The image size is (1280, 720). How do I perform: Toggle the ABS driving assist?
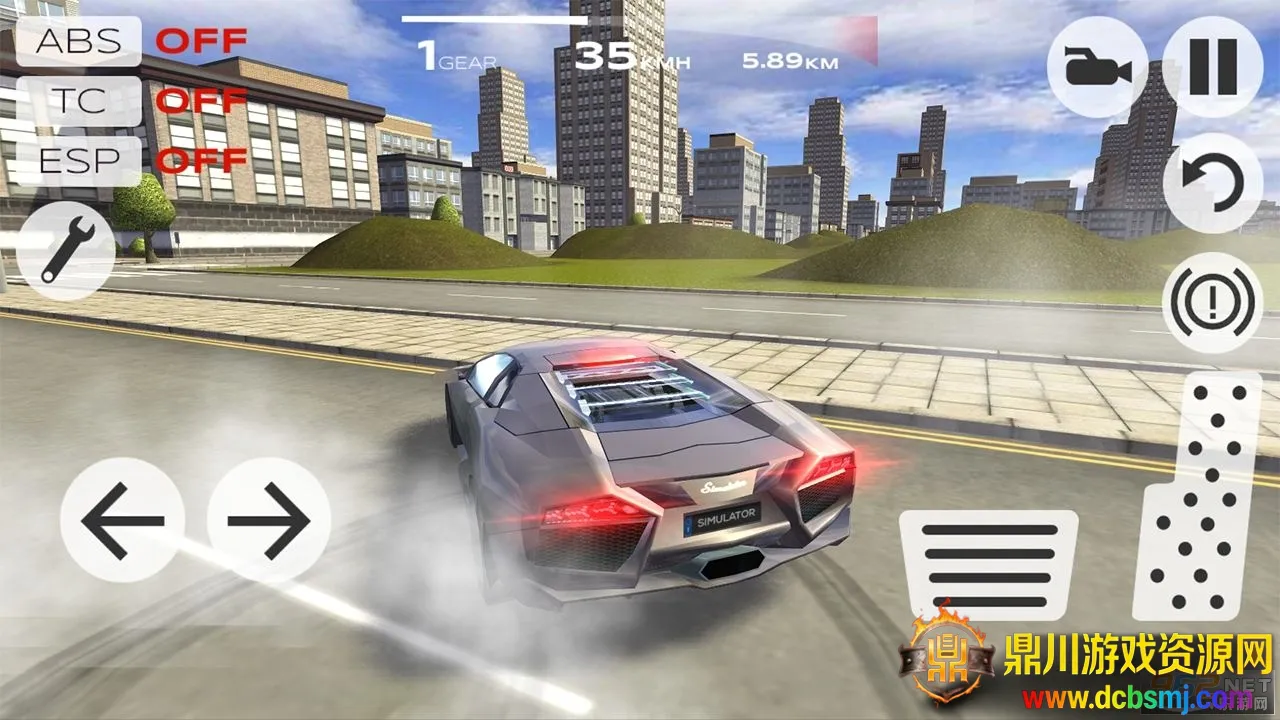(x=78, y=42)
